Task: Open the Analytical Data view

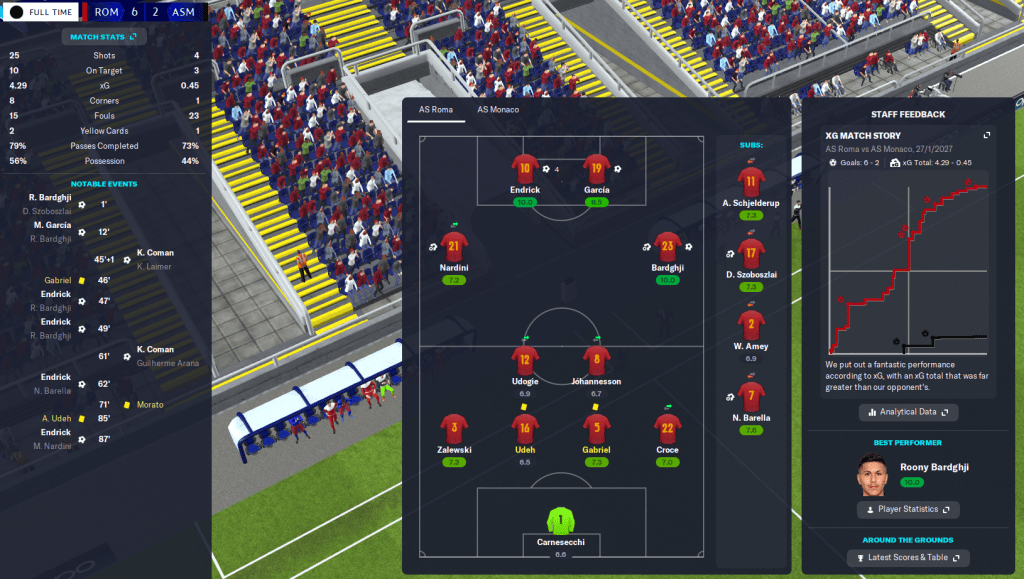Action: click(908, 412)
